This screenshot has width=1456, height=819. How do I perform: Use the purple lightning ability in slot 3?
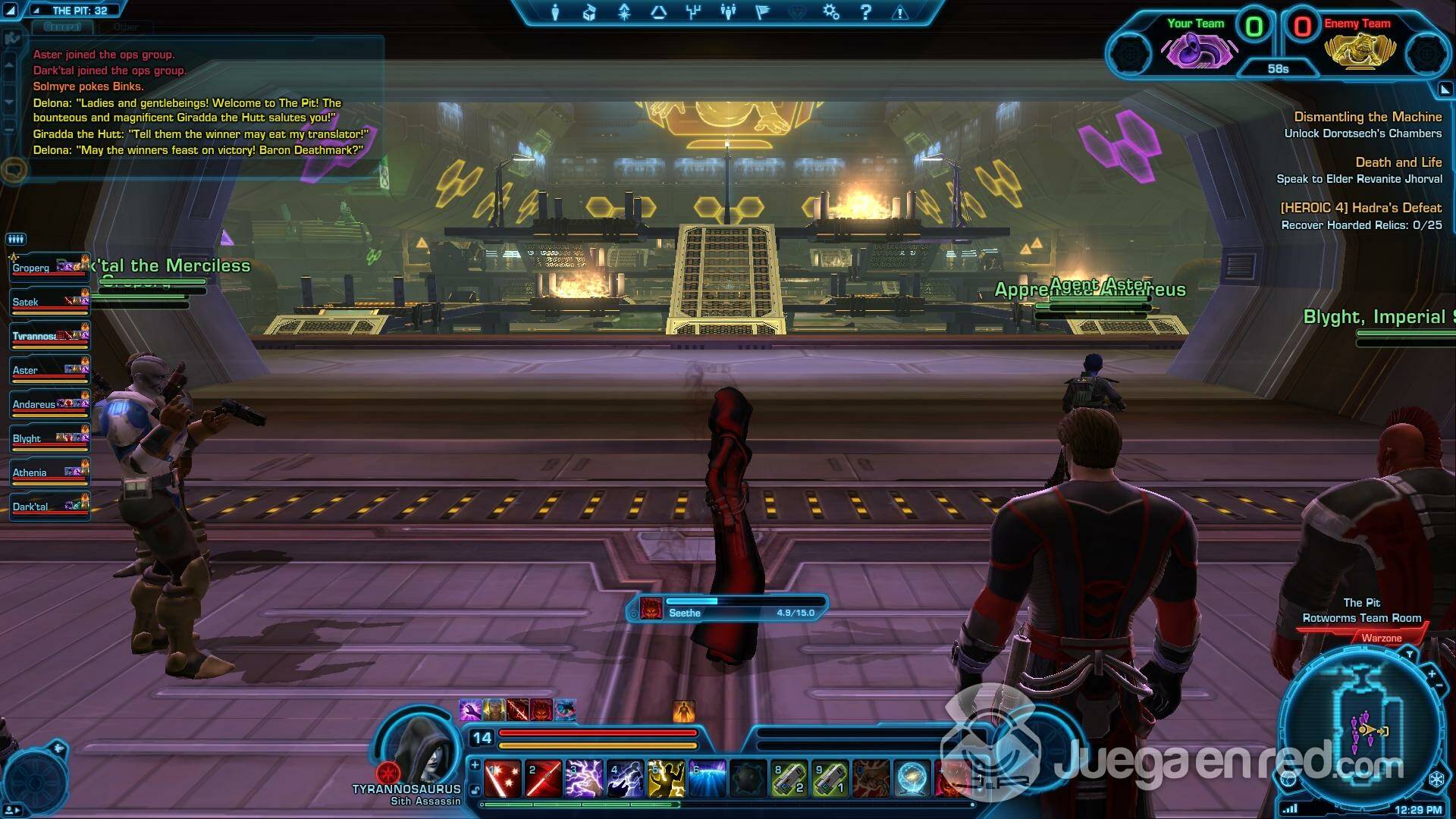[584, 779]
